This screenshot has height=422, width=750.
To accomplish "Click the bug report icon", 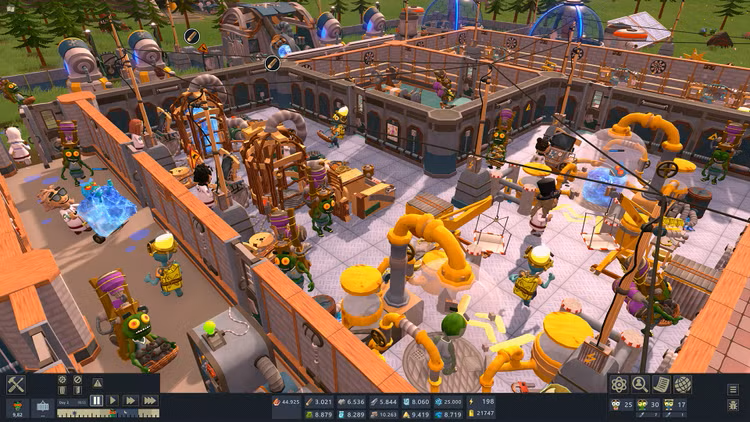I will 733,405.
